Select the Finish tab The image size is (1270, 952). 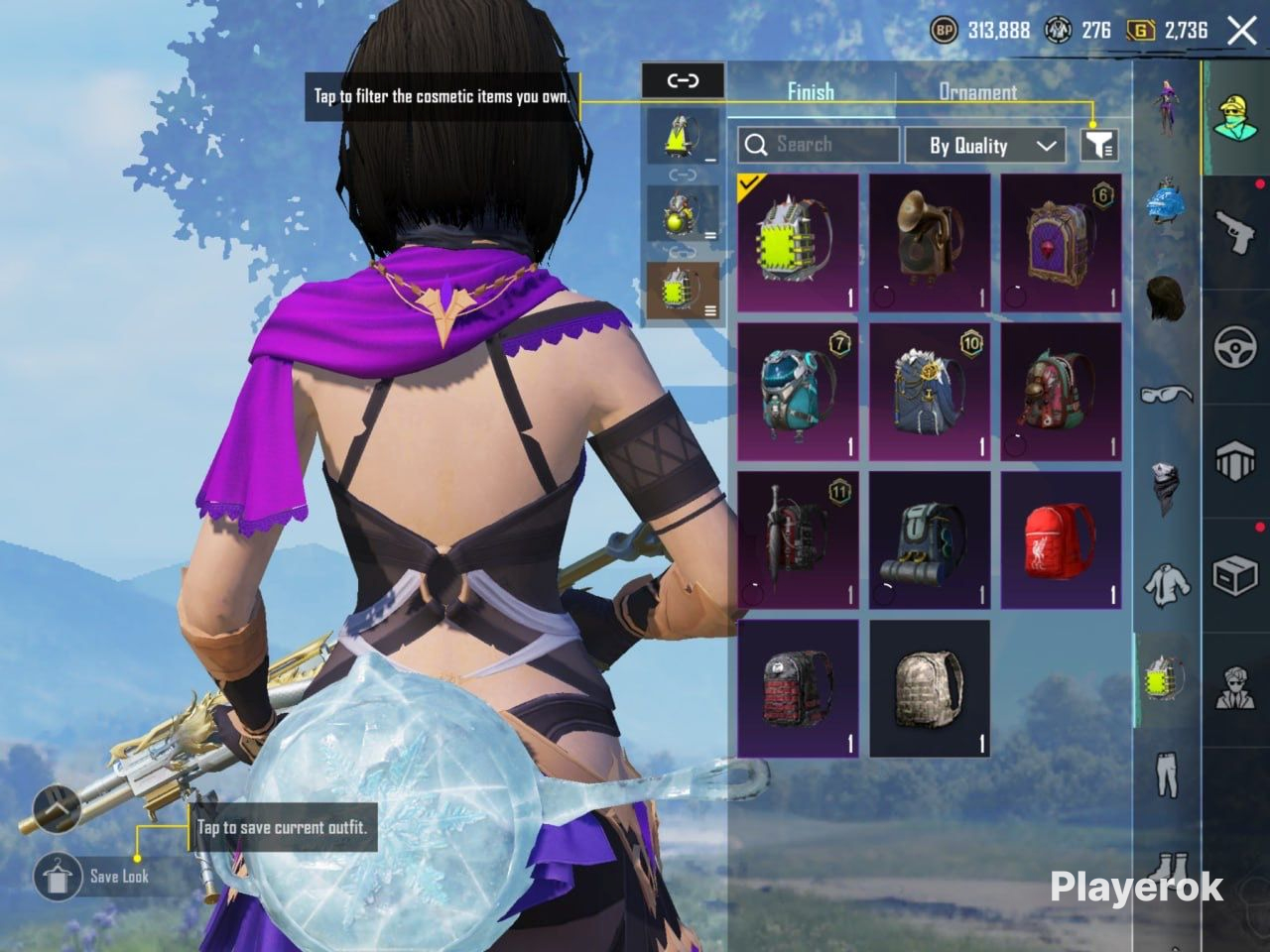pyautogui.click(x=811, y=92)
